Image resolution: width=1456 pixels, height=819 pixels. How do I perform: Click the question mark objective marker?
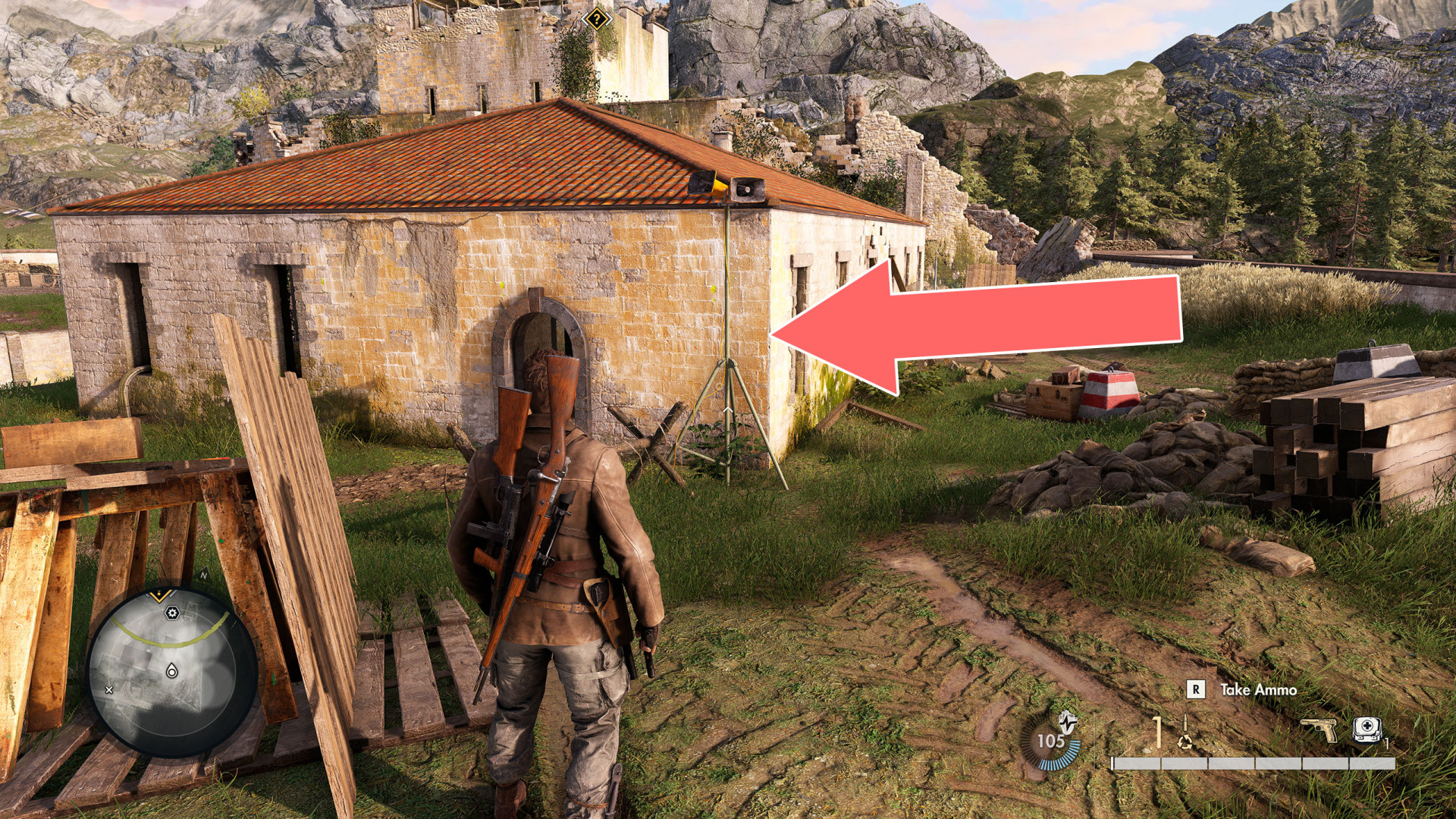point(598,18)
